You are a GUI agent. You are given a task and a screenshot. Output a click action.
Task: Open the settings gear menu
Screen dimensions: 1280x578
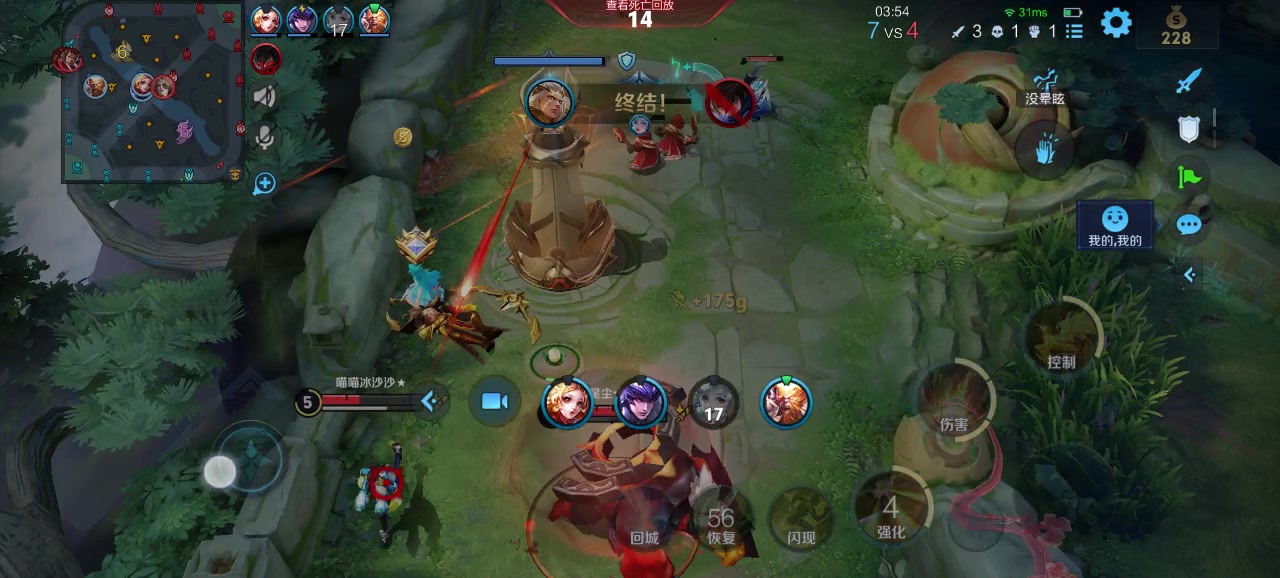point(1116,22)
